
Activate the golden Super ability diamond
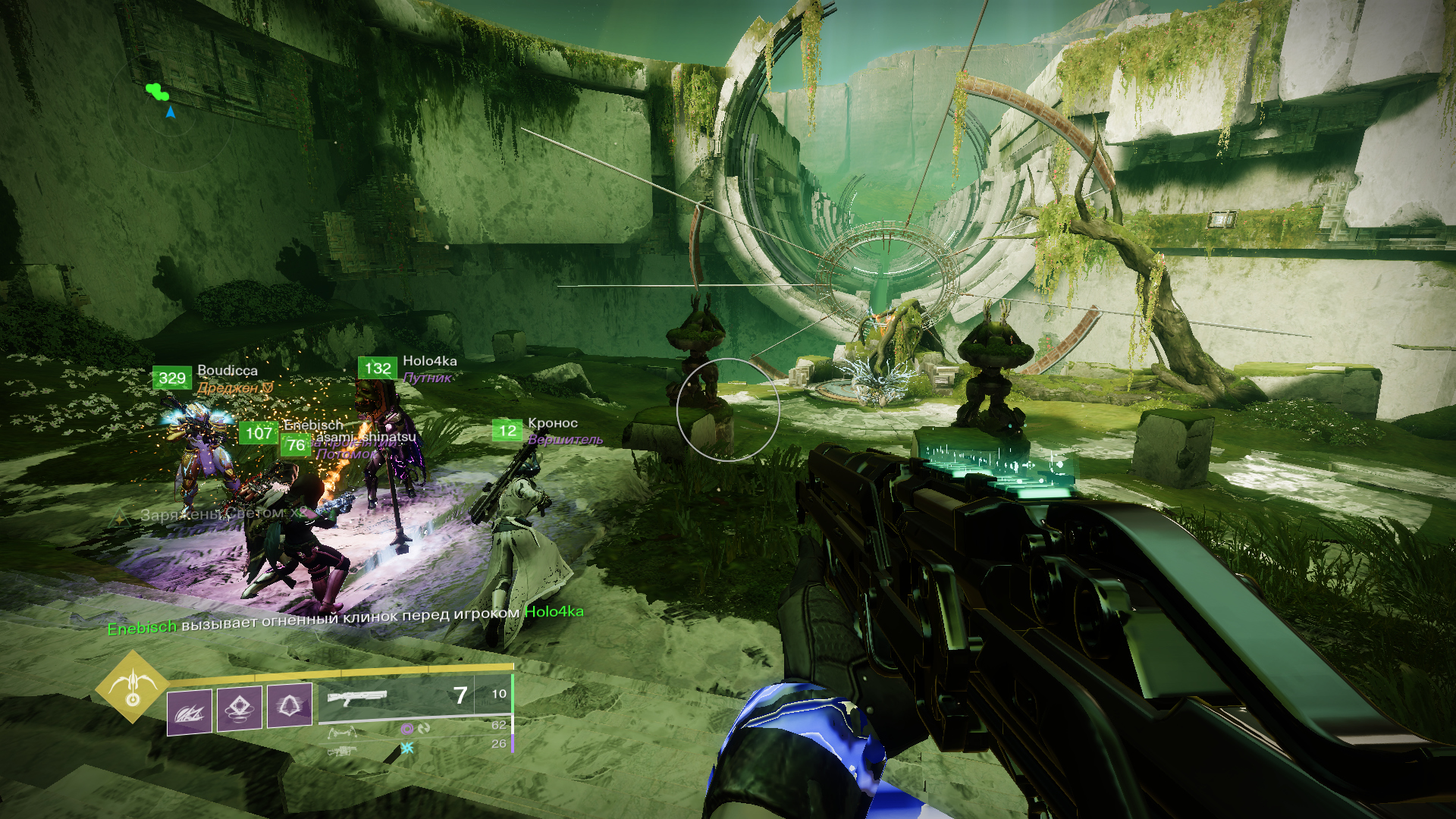[132, 687]
